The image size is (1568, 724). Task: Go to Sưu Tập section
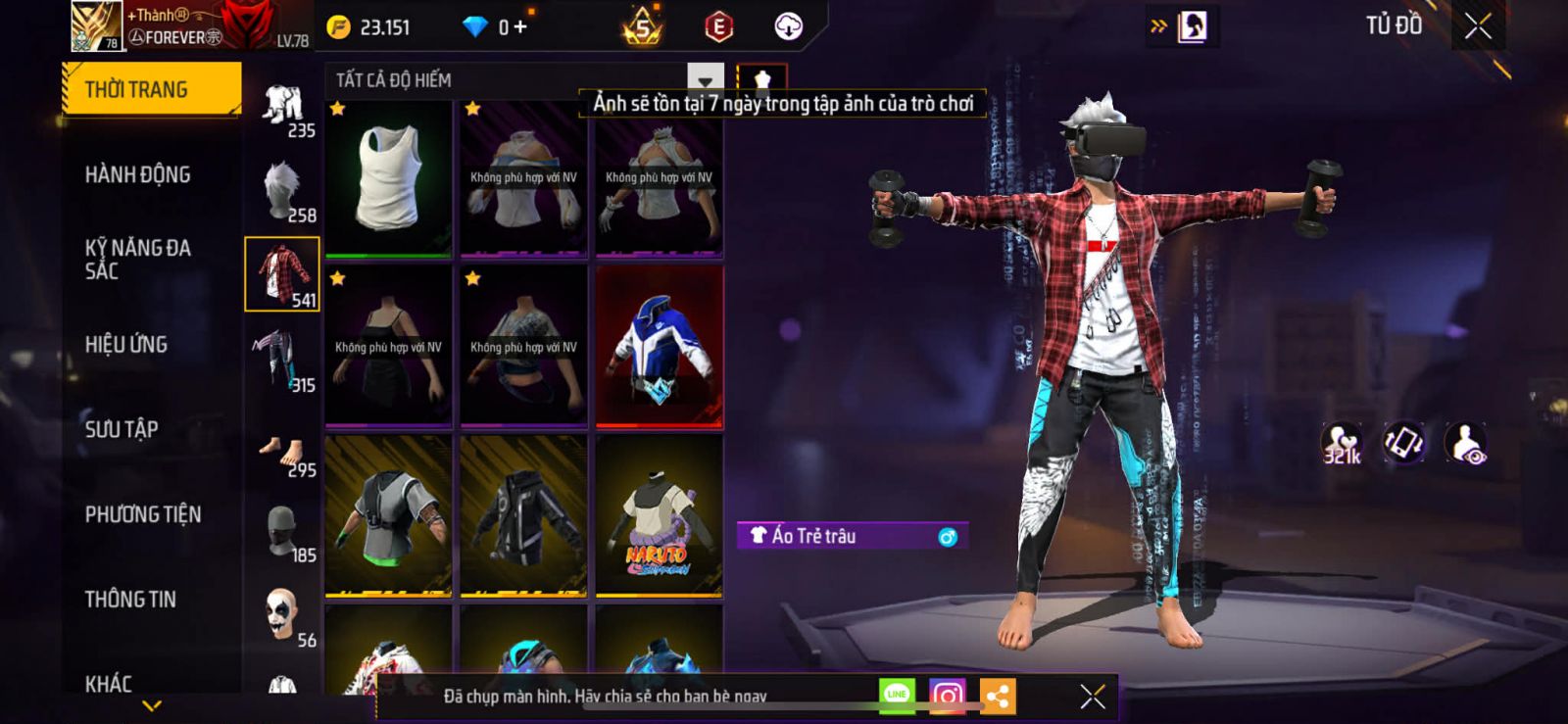(x=122, y=429)
